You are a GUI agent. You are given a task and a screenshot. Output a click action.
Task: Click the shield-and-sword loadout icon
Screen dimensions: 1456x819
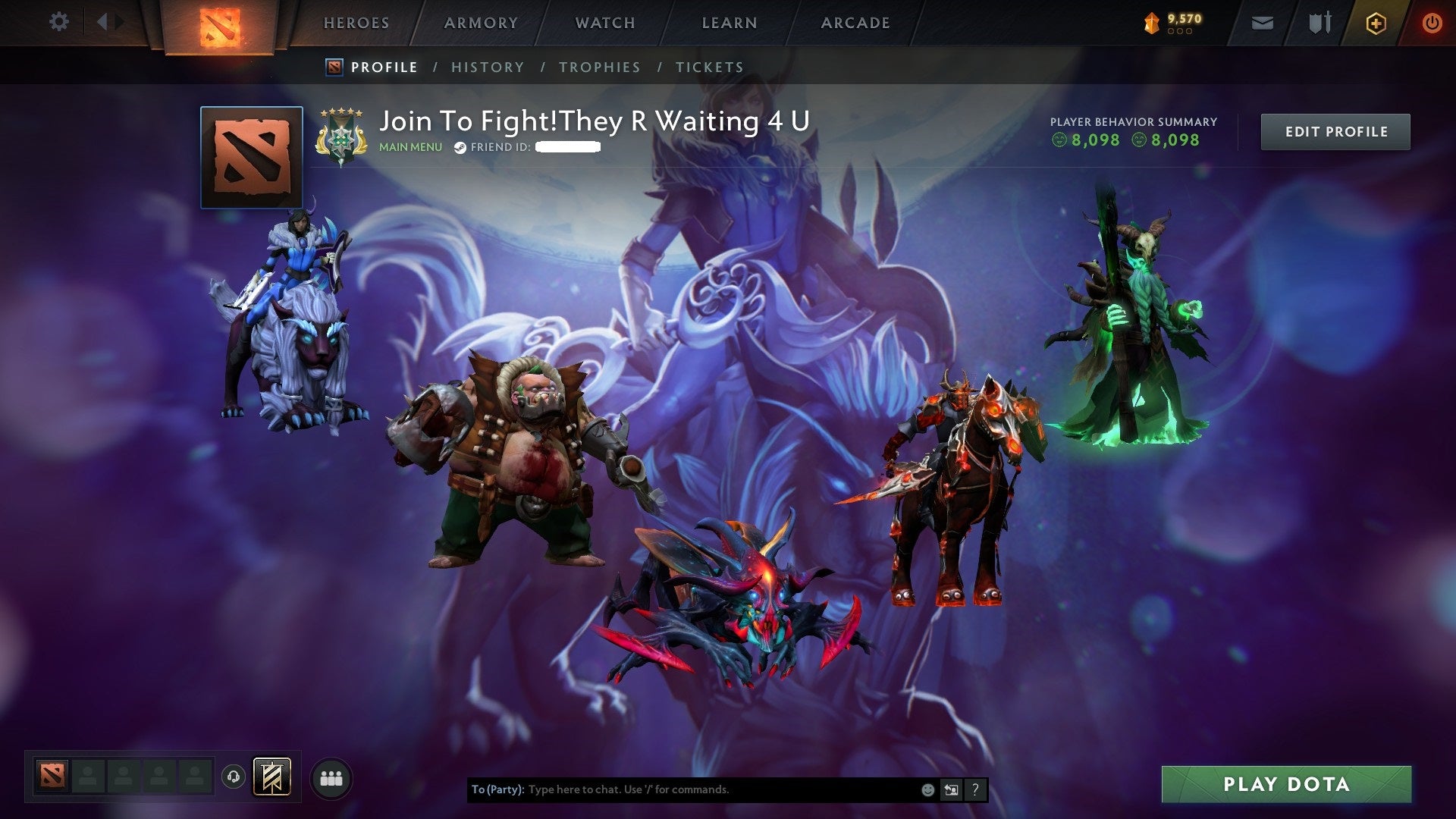tap(1319, 22)
